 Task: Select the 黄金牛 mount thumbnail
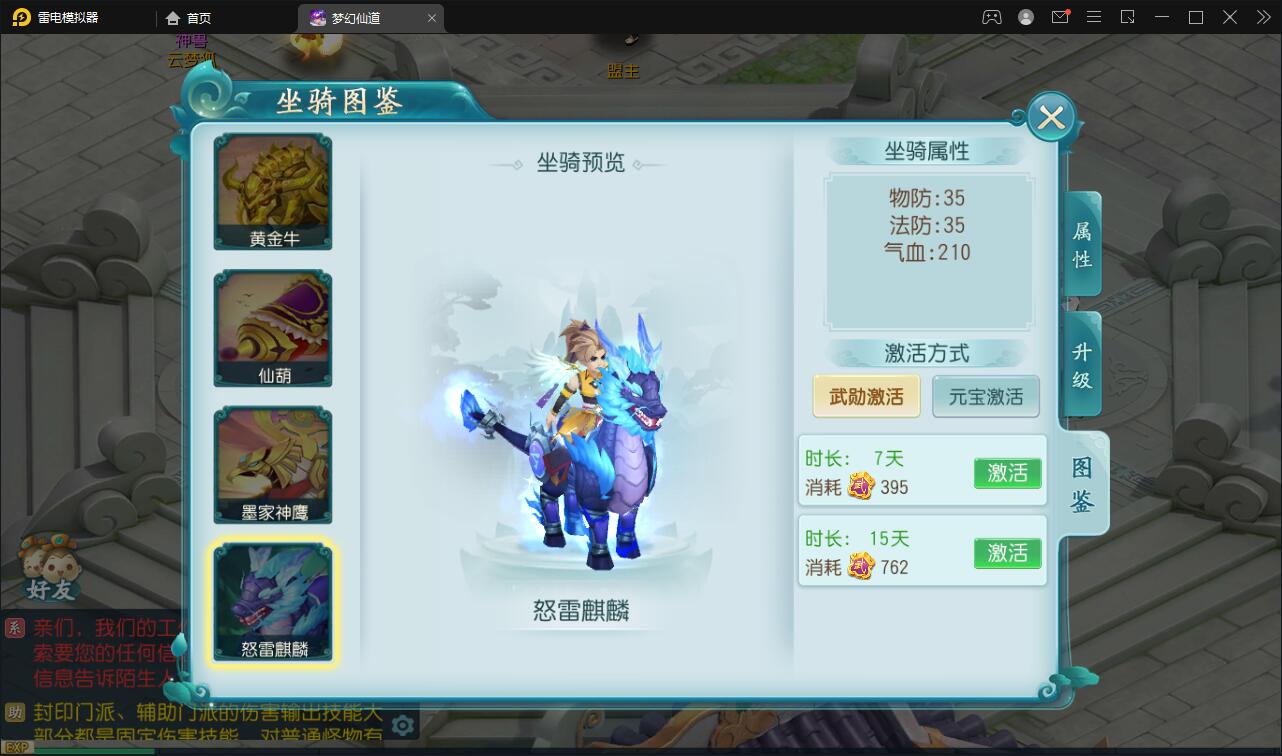click(272, 190)
